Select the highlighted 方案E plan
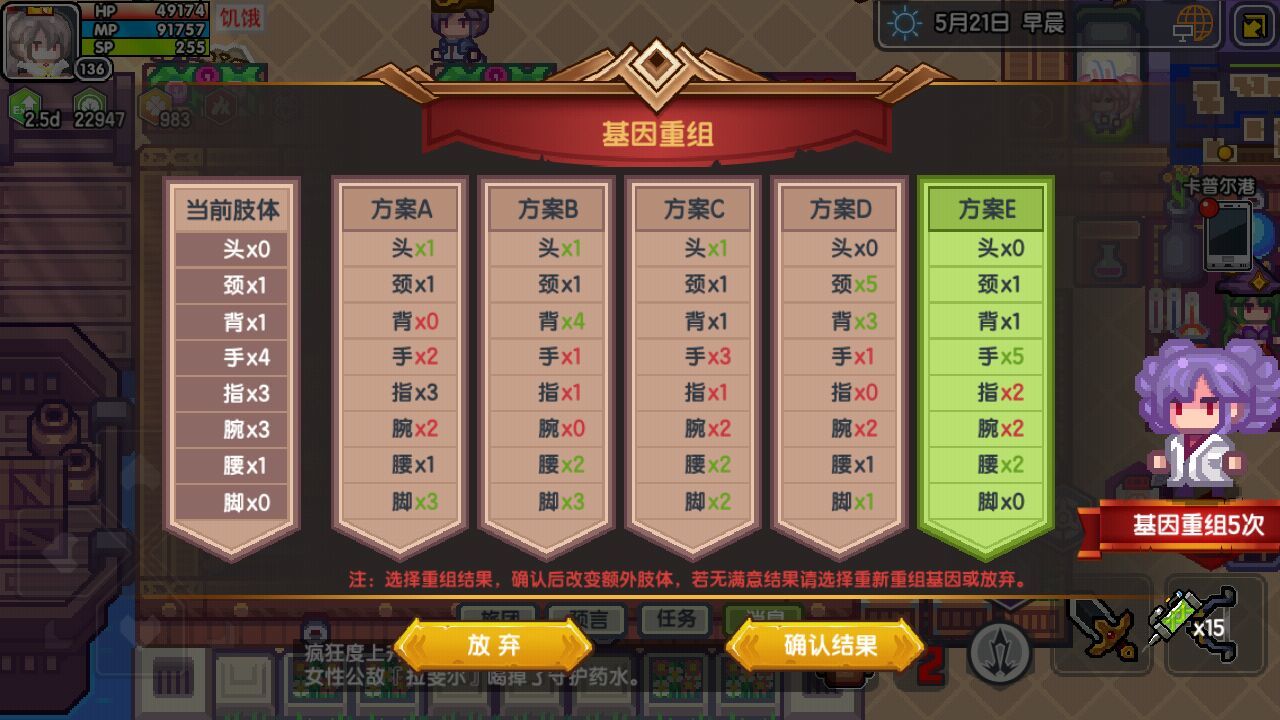1280x720 pixels. click(x=985, y=209)
